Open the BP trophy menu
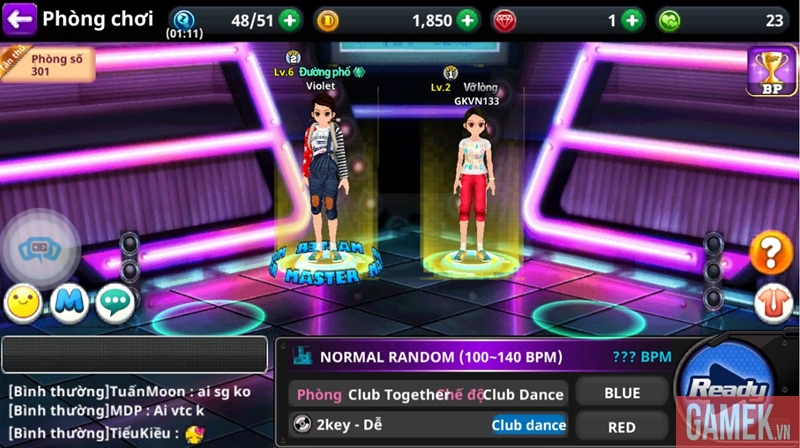Screen dimensions: 800x448 [771, 72]
